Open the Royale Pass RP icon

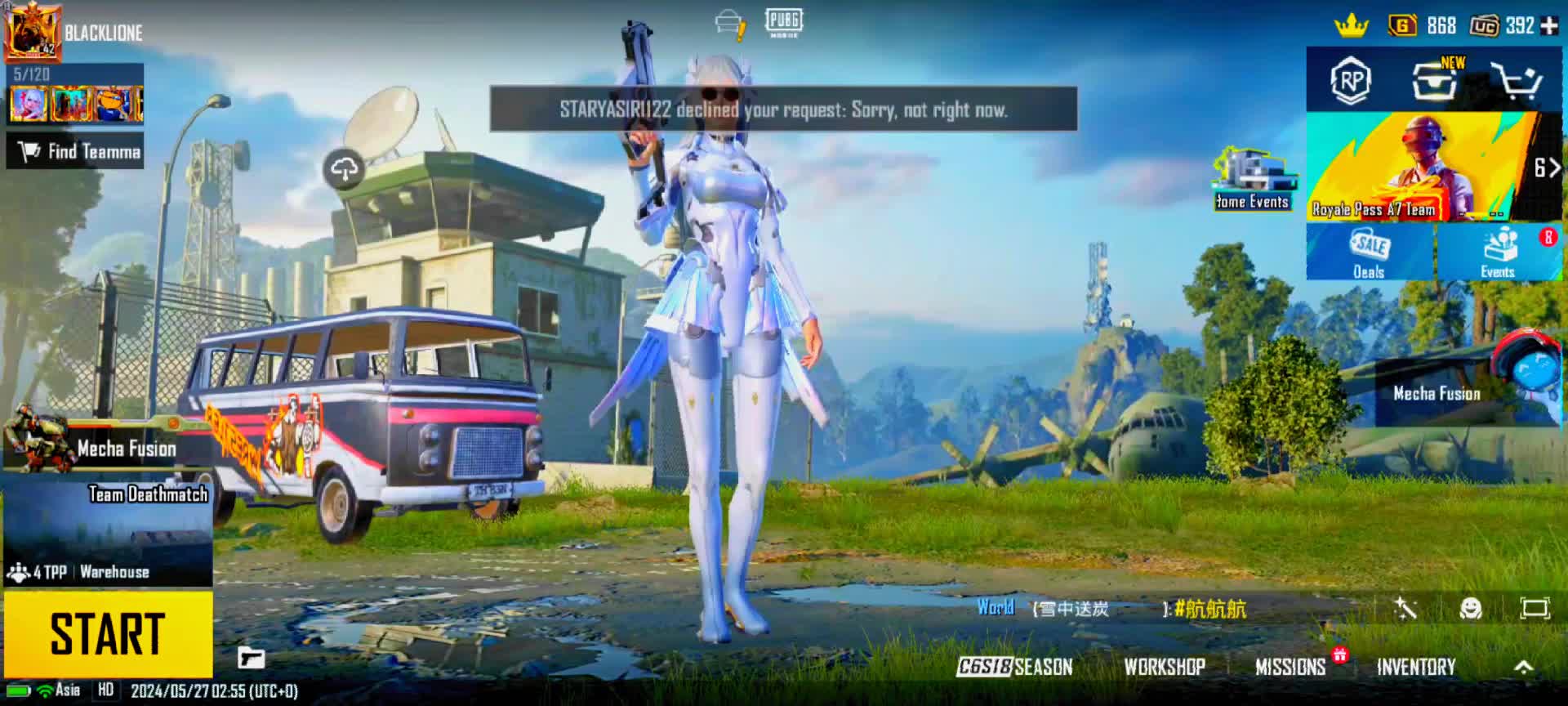1351,80
